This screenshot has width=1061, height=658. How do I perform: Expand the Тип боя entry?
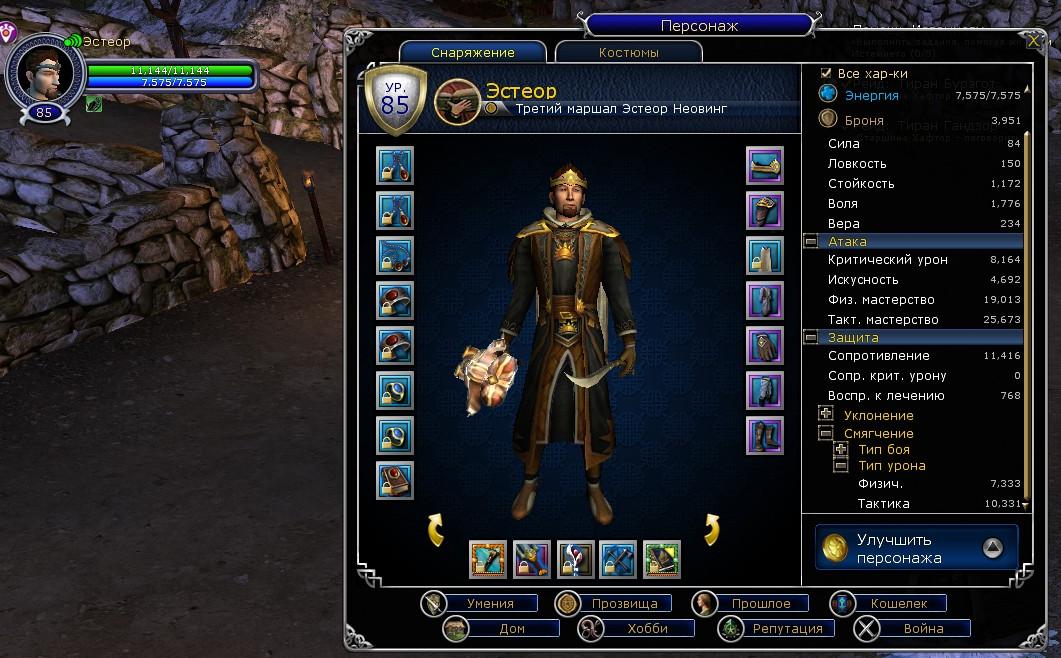(840, 449)
